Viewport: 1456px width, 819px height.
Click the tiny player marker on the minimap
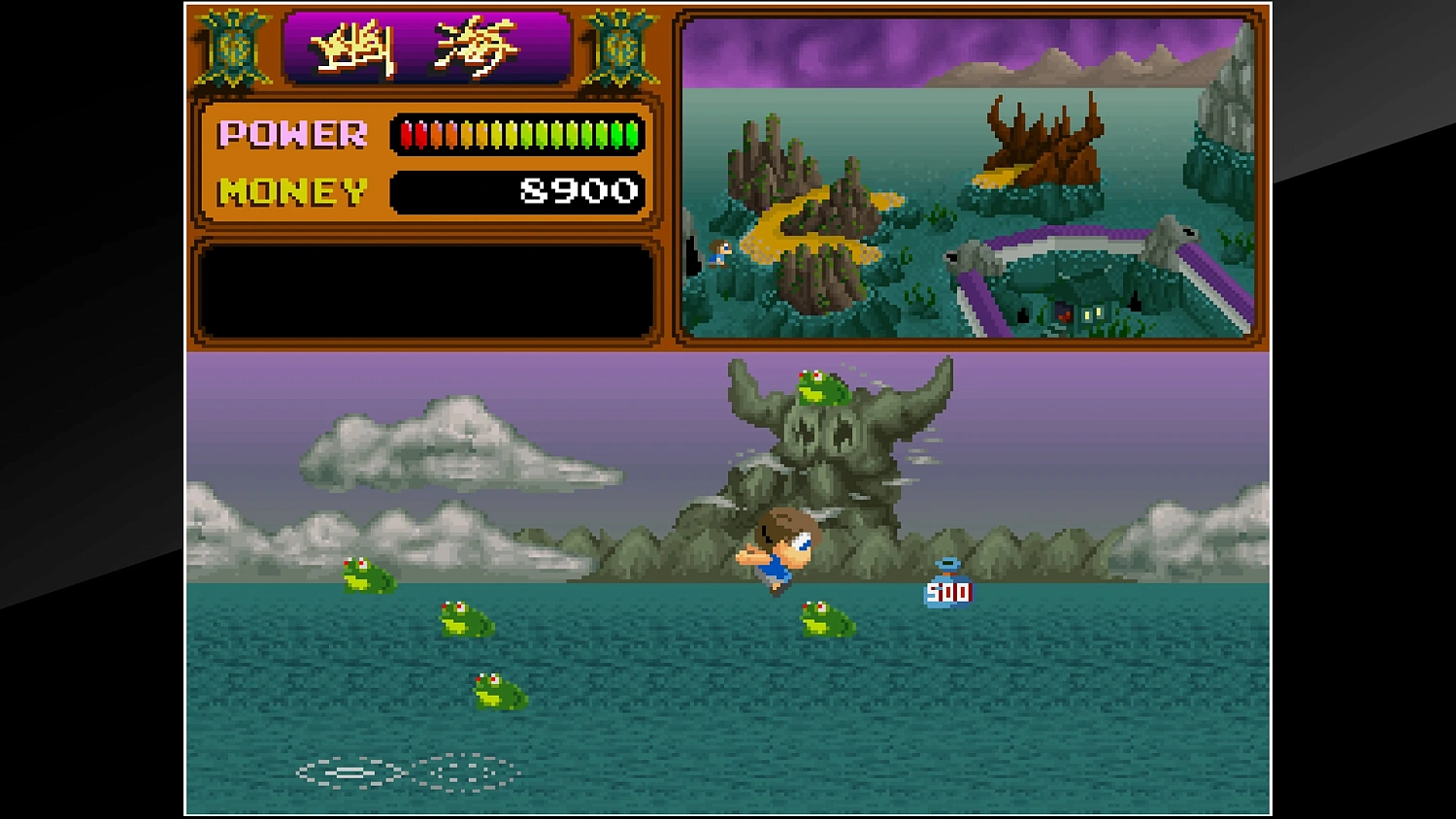[718, 254]
